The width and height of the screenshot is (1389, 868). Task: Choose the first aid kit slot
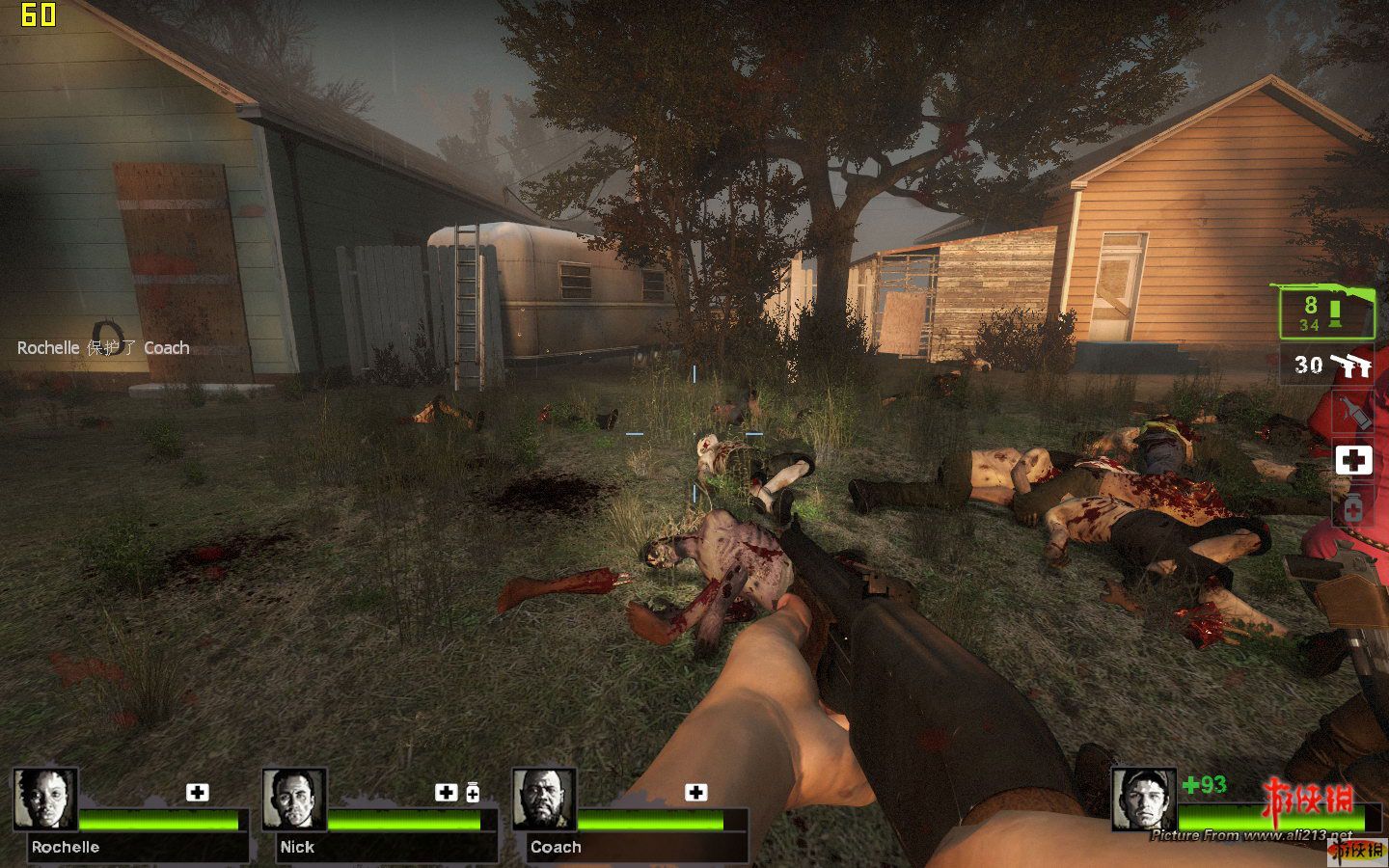coord(1353,460)
